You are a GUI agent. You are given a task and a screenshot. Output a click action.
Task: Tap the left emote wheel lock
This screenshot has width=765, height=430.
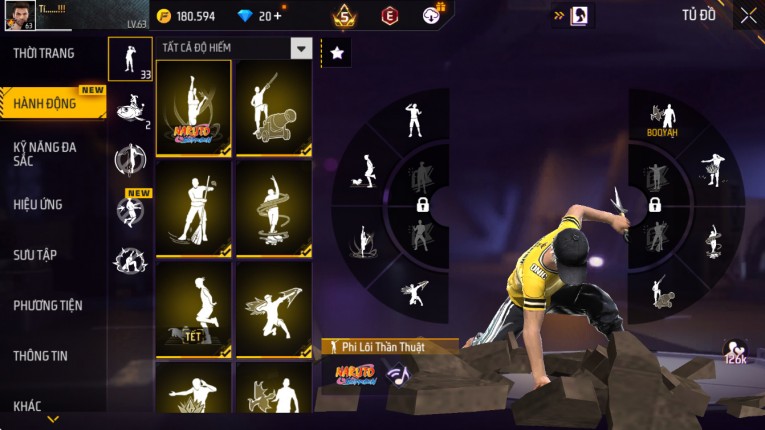tap(422, 205)
